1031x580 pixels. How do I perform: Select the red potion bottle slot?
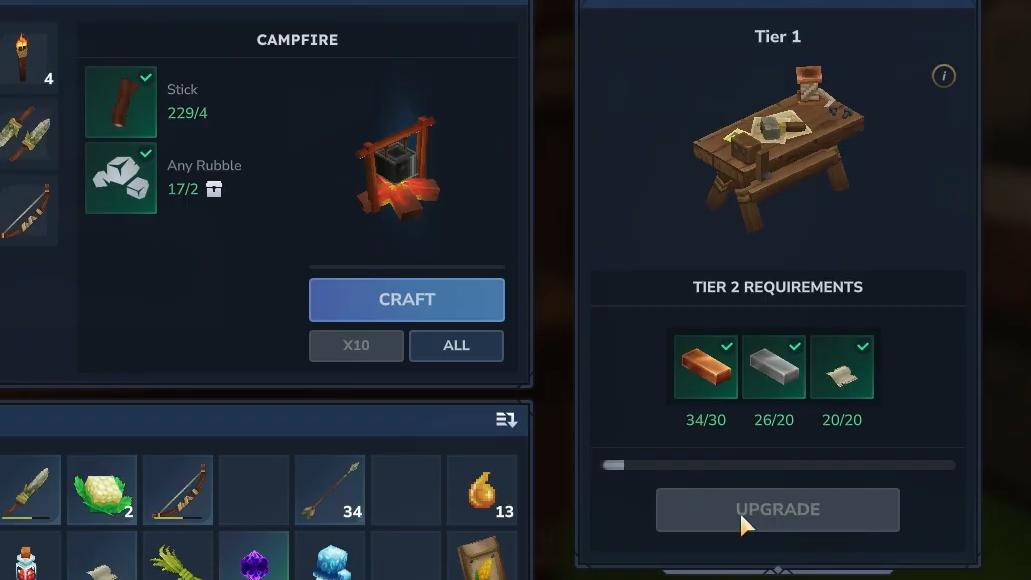pyautogui.click(x=24, y=560)
